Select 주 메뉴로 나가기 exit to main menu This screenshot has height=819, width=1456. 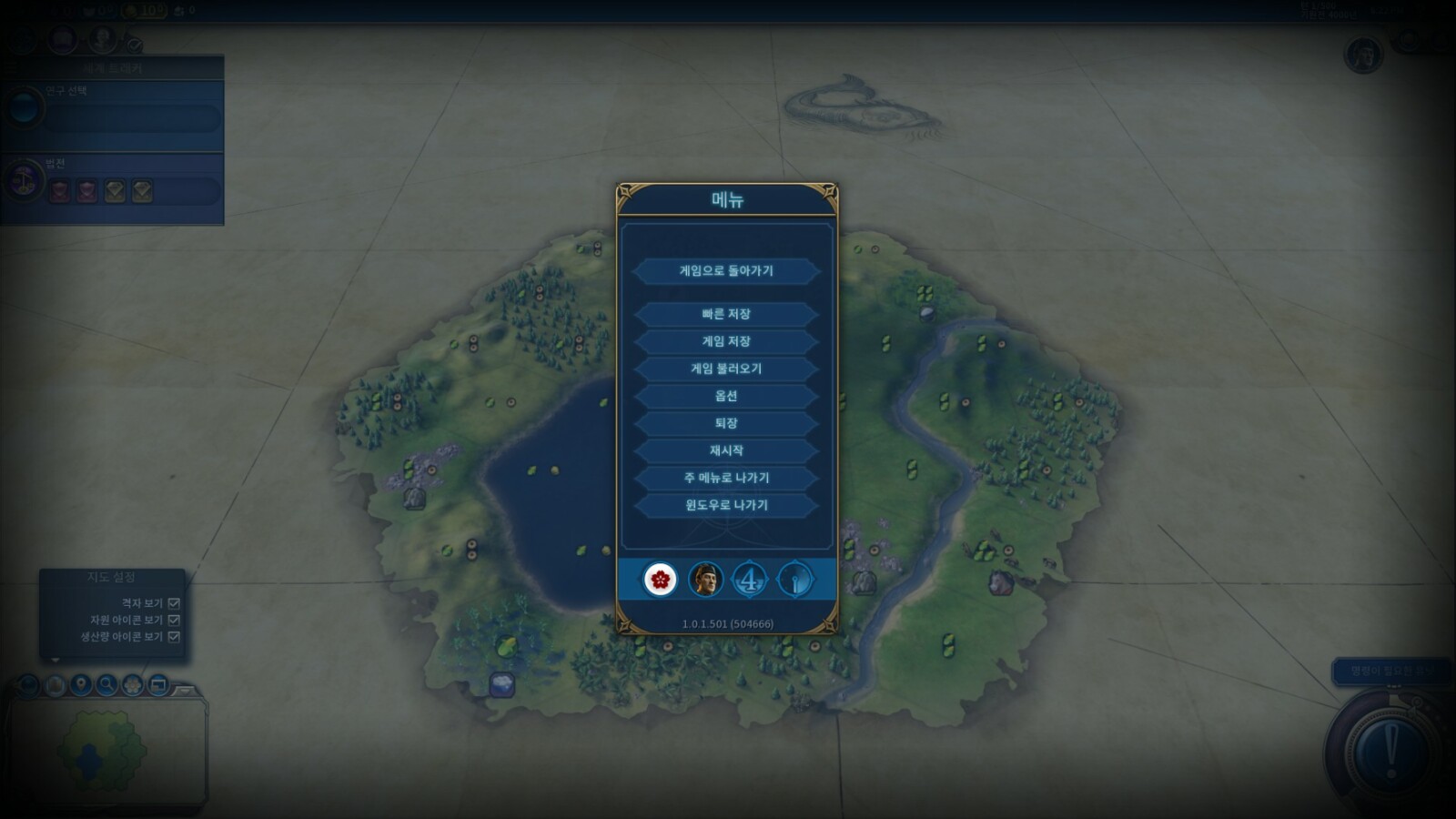pos(726,478)
